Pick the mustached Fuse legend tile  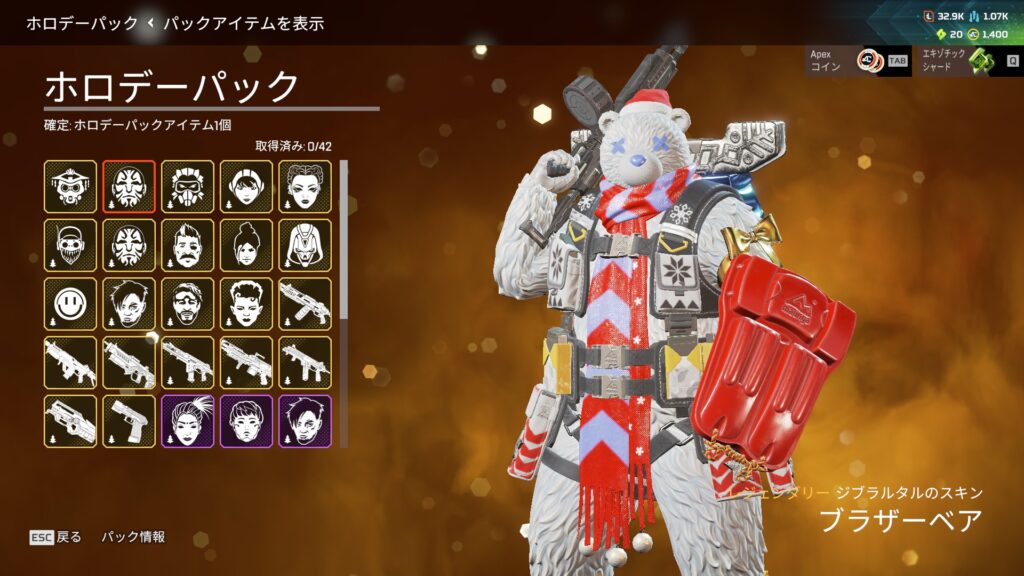click(188, 245)
